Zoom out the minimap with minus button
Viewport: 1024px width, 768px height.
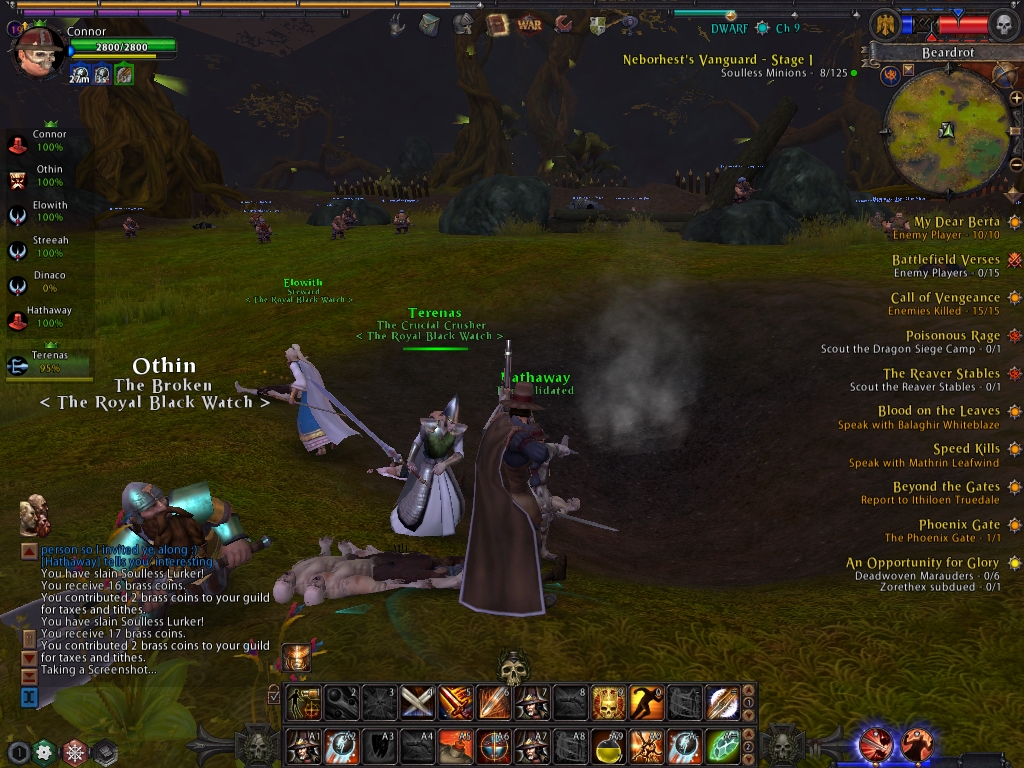point(1016,165)
